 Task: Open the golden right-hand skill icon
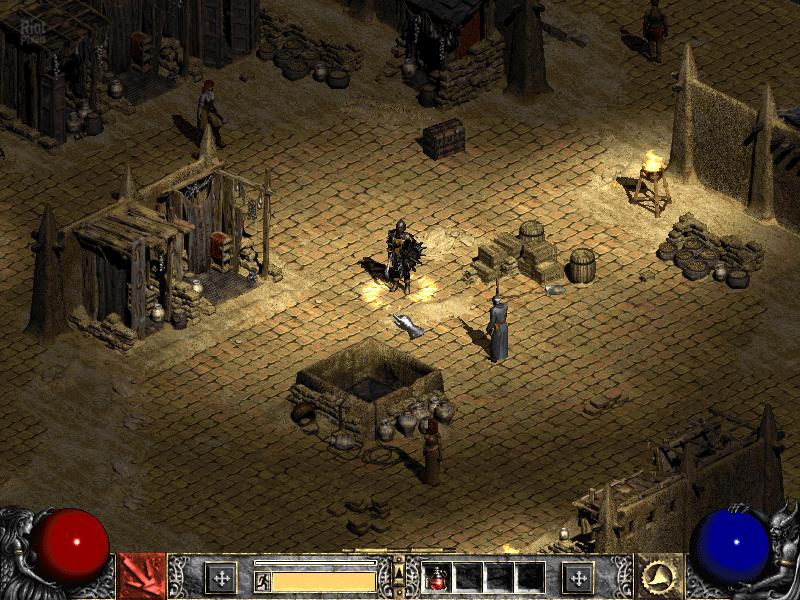click(660, 576)
